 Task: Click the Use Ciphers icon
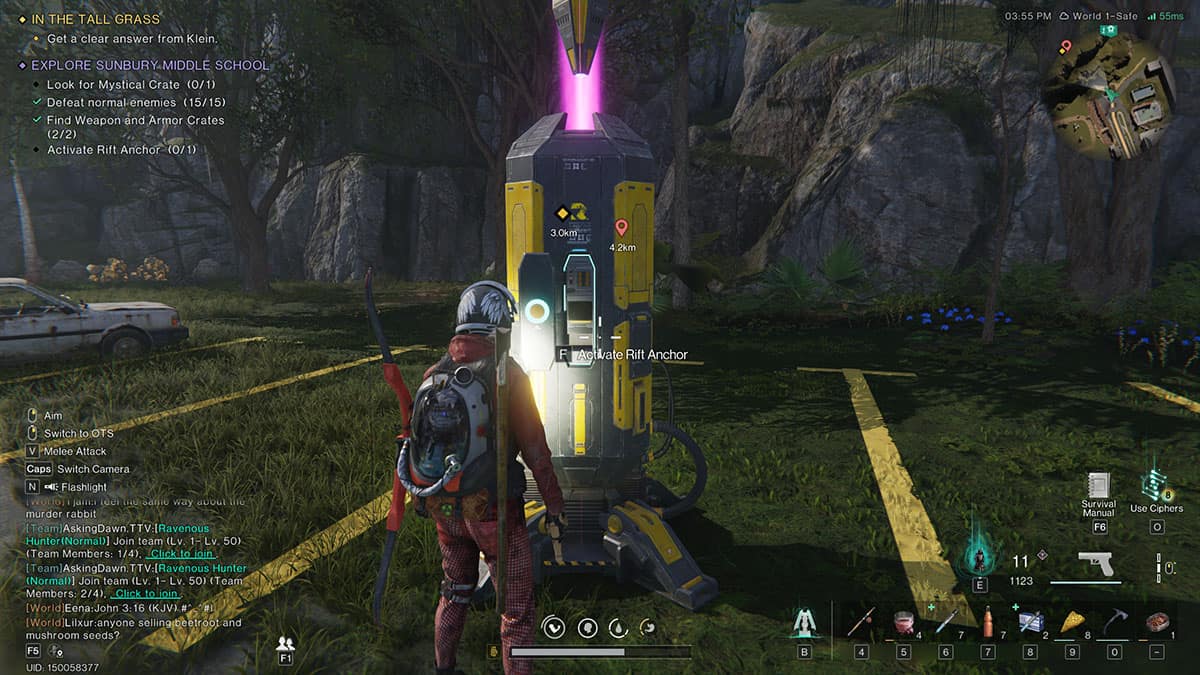pyautogui.click(x=1157, y=485)
